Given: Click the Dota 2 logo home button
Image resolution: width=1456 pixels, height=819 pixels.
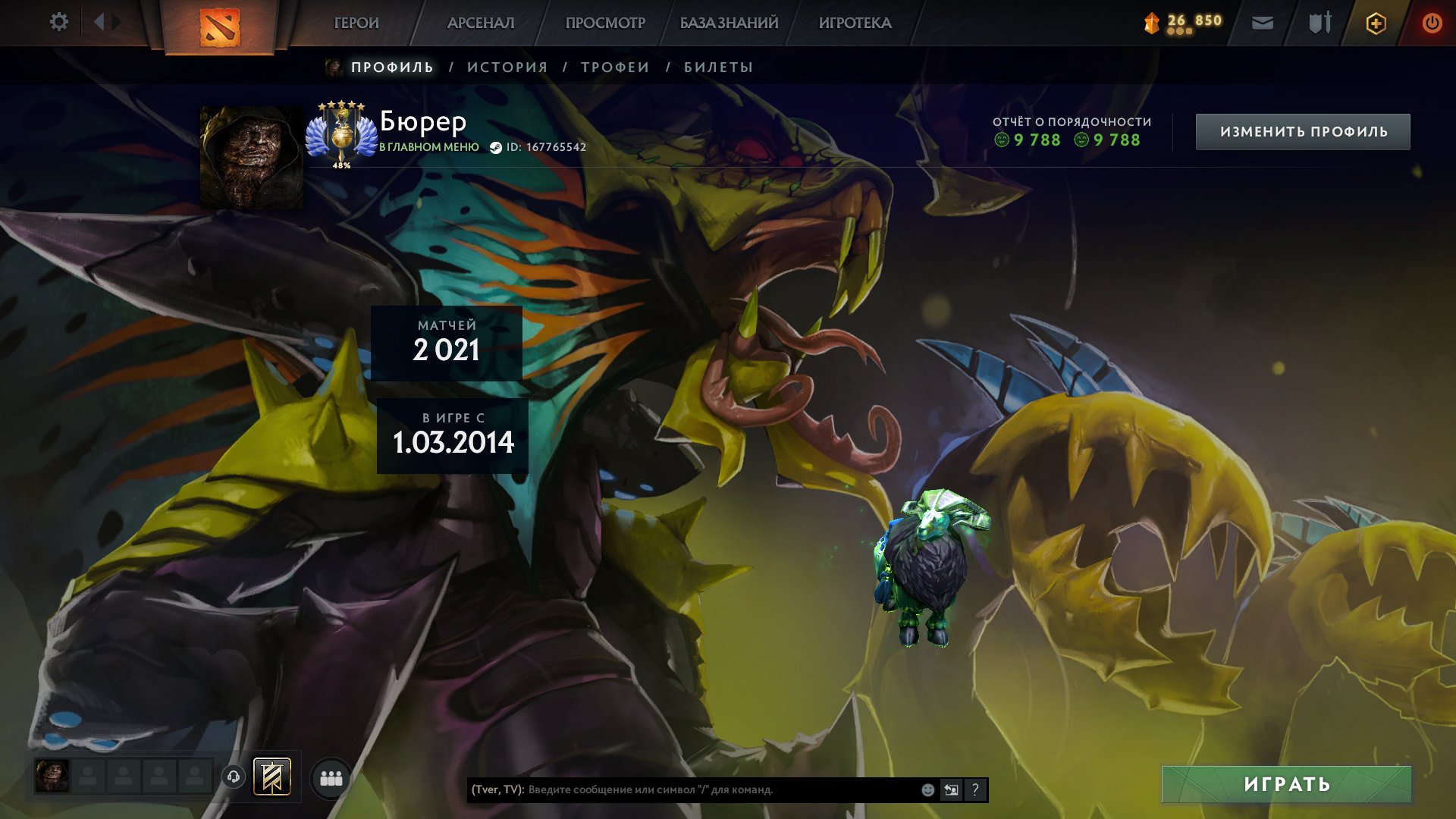Looking at the screenshot, I should coord(220,27).
